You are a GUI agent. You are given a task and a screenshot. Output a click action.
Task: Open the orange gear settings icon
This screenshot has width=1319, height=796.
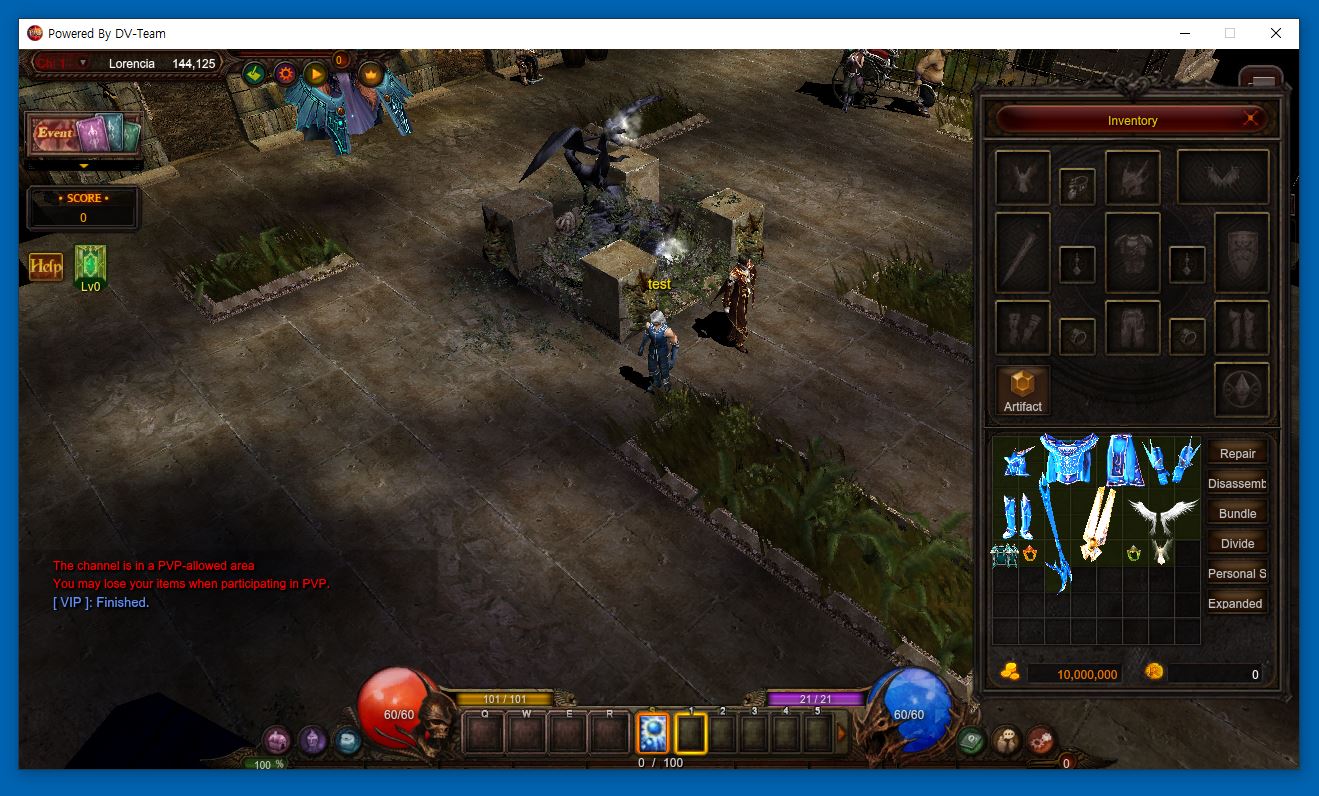tap(286, 73)
